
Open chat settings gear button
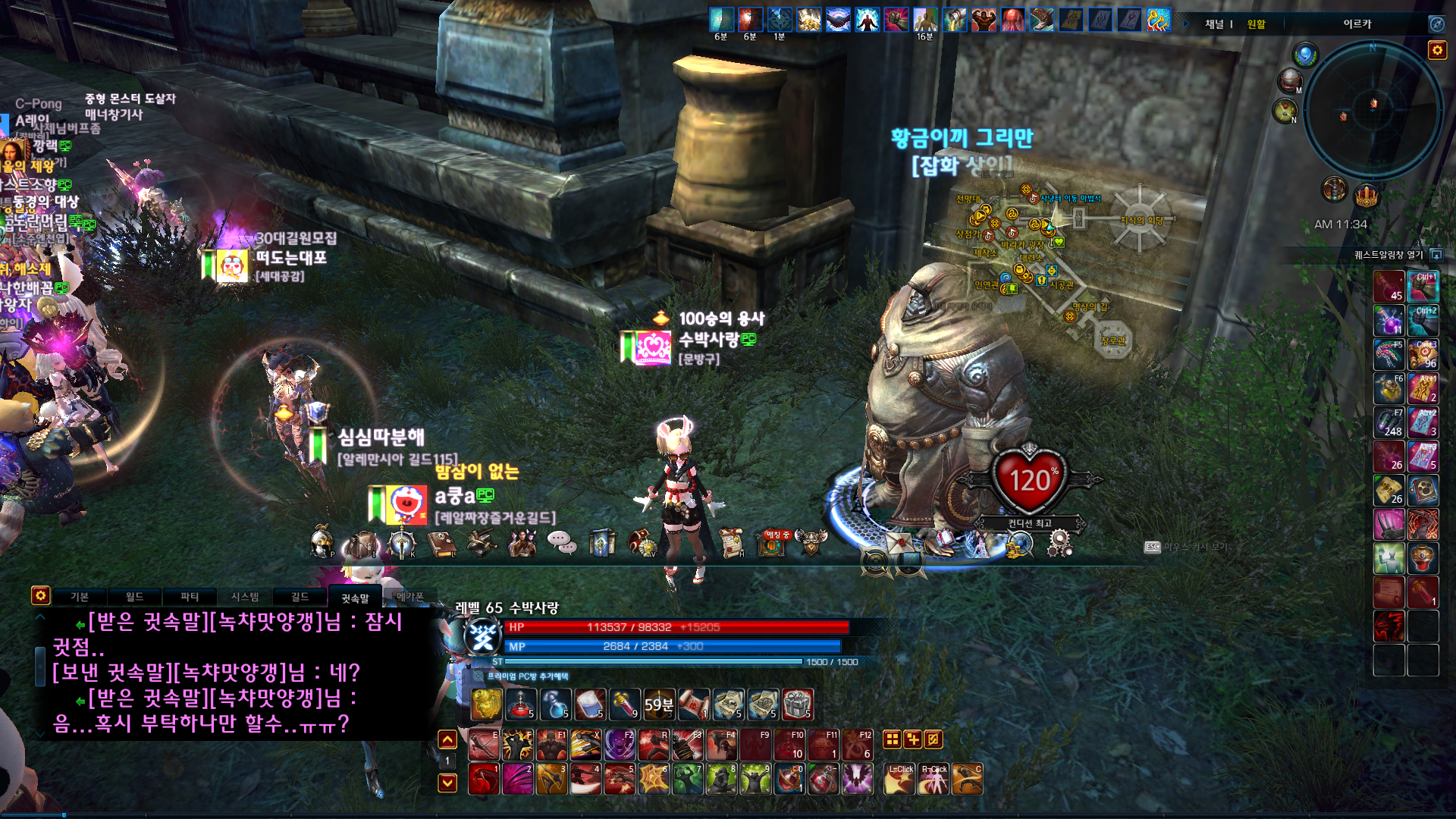tap(40, 595)
